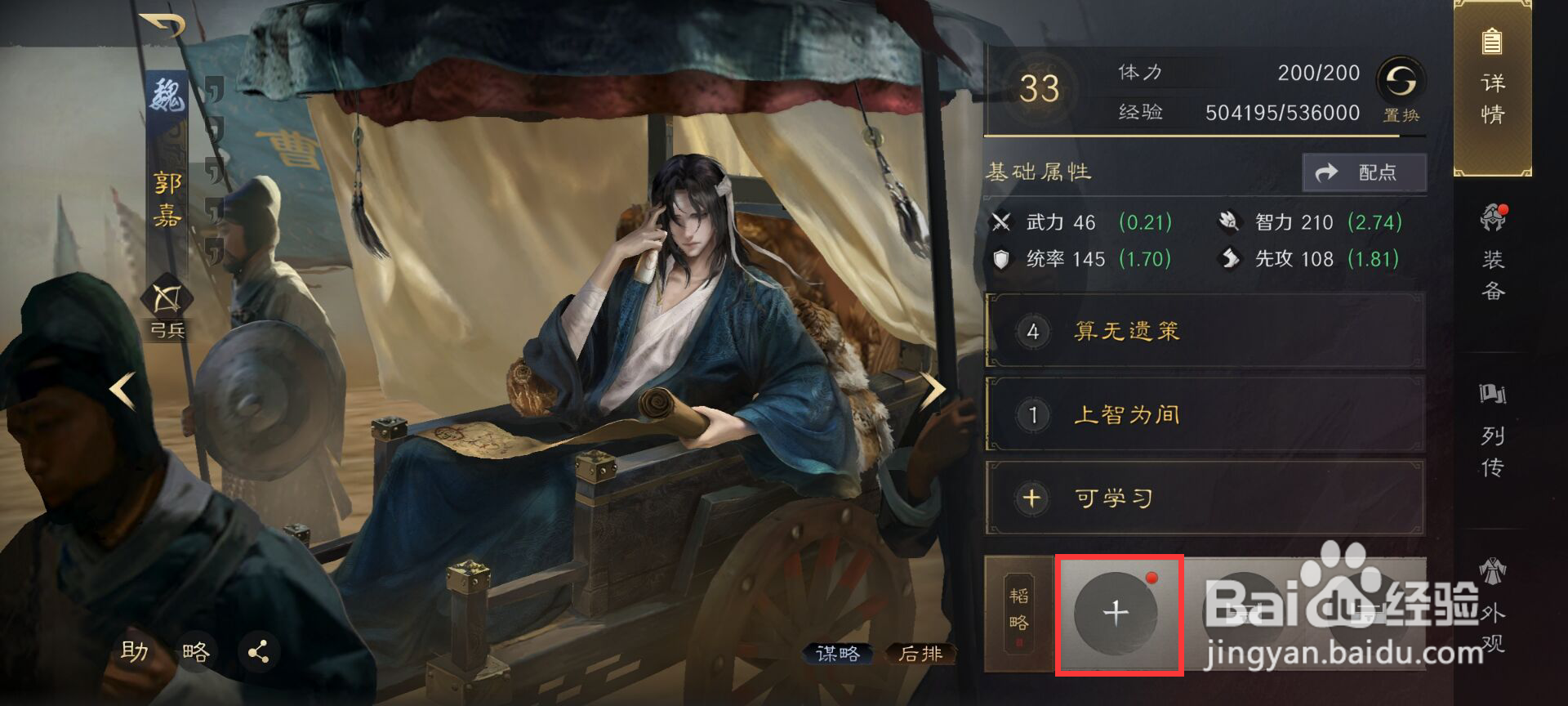Click the share icon near bottom left
Screen dimensions: 1568x706
point(260,652)
